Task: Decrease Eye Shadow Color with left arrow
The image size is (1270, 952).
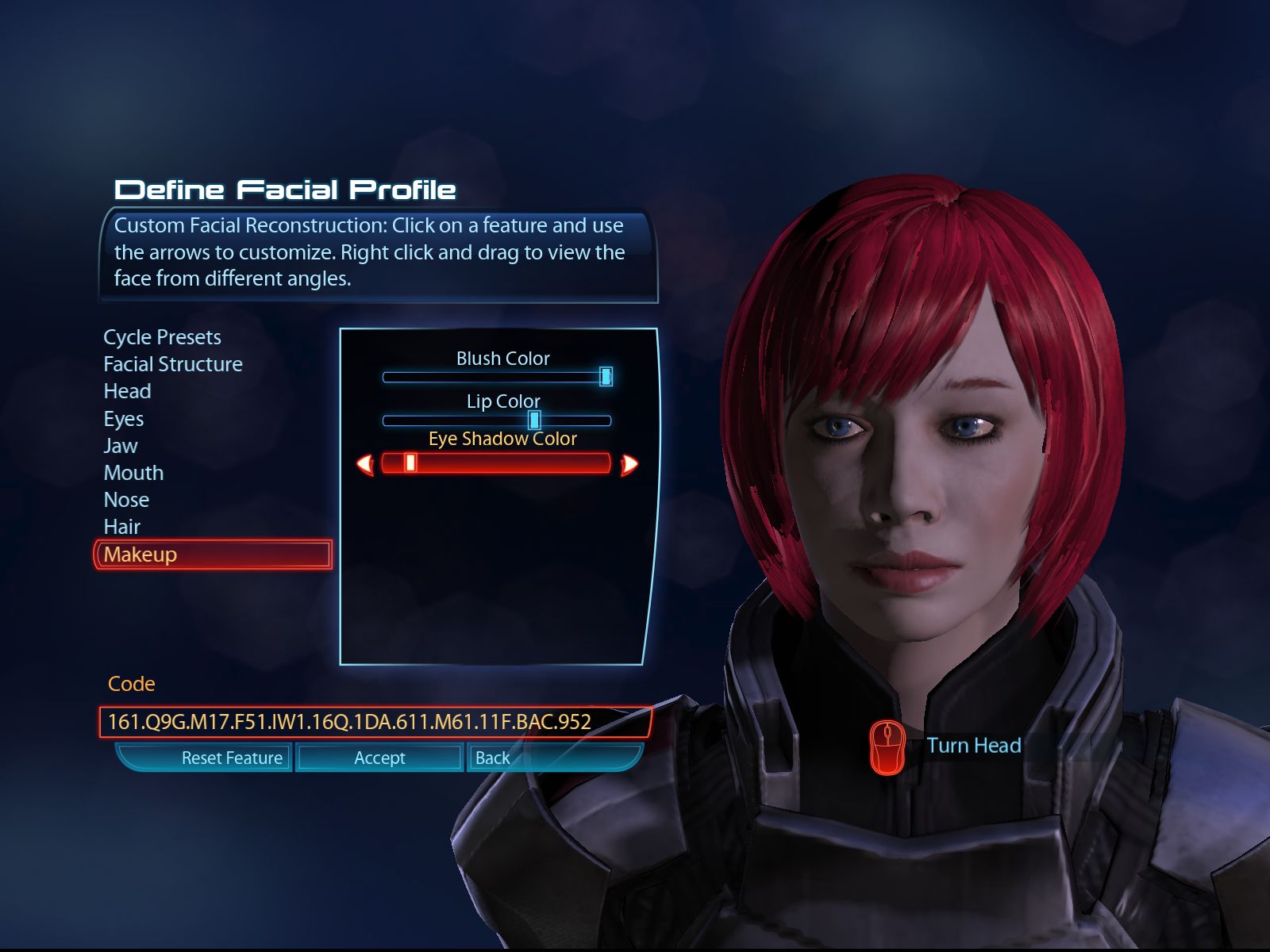Action: [x=366, y=464]
